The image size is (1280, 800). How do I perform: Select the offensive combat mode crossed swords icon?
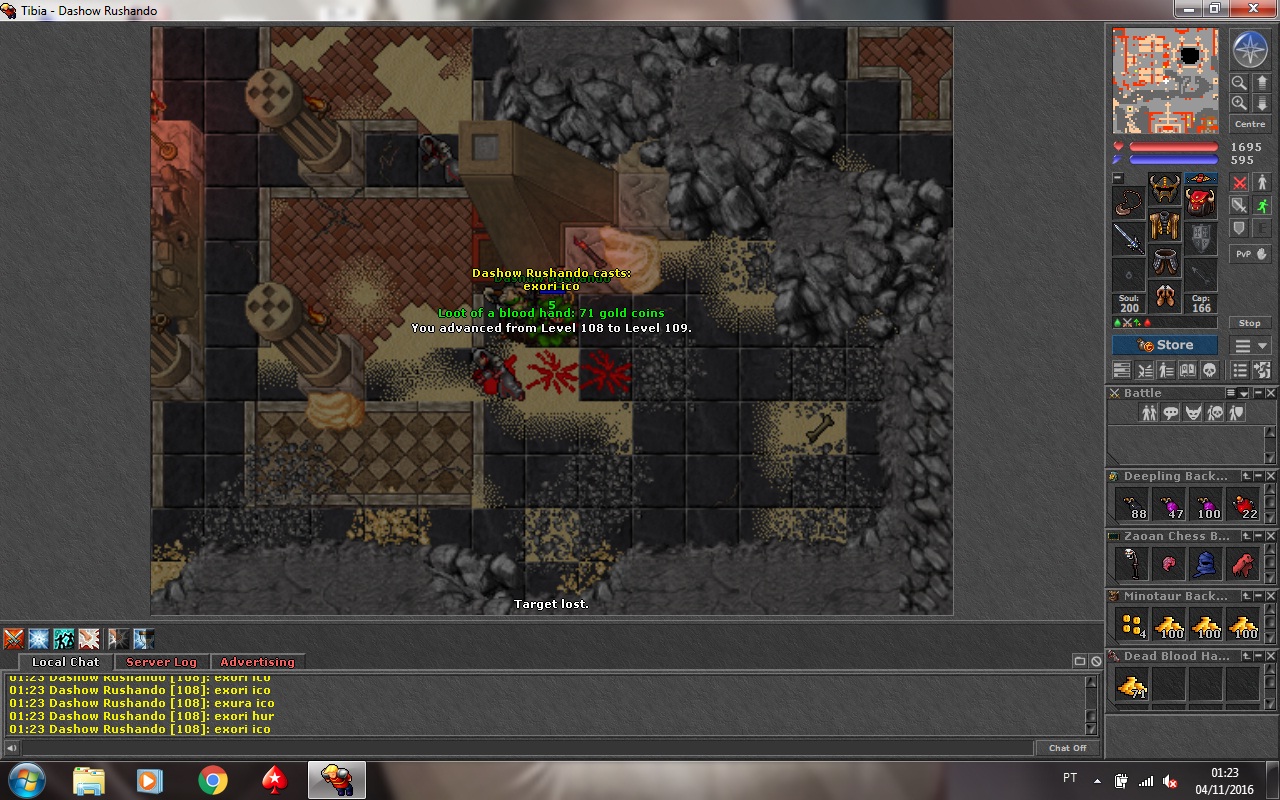[x=1239, y=182]
